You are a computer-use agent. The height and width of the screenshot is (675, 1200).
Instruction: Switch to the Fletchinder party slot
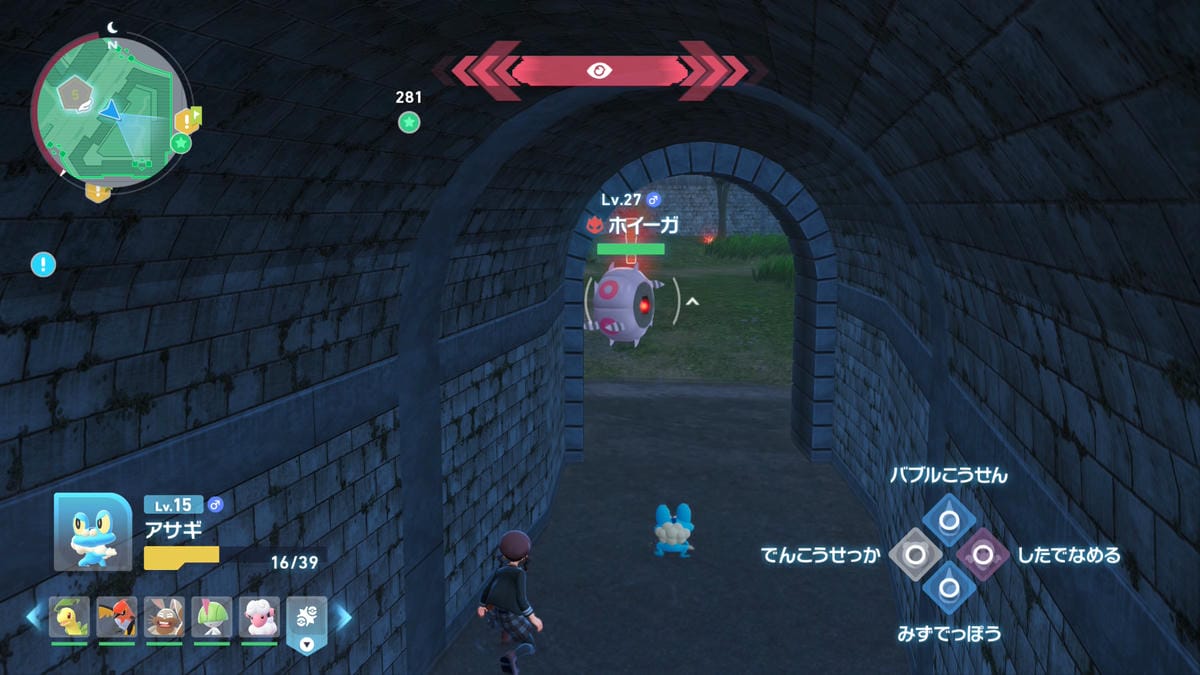[117, 618]
